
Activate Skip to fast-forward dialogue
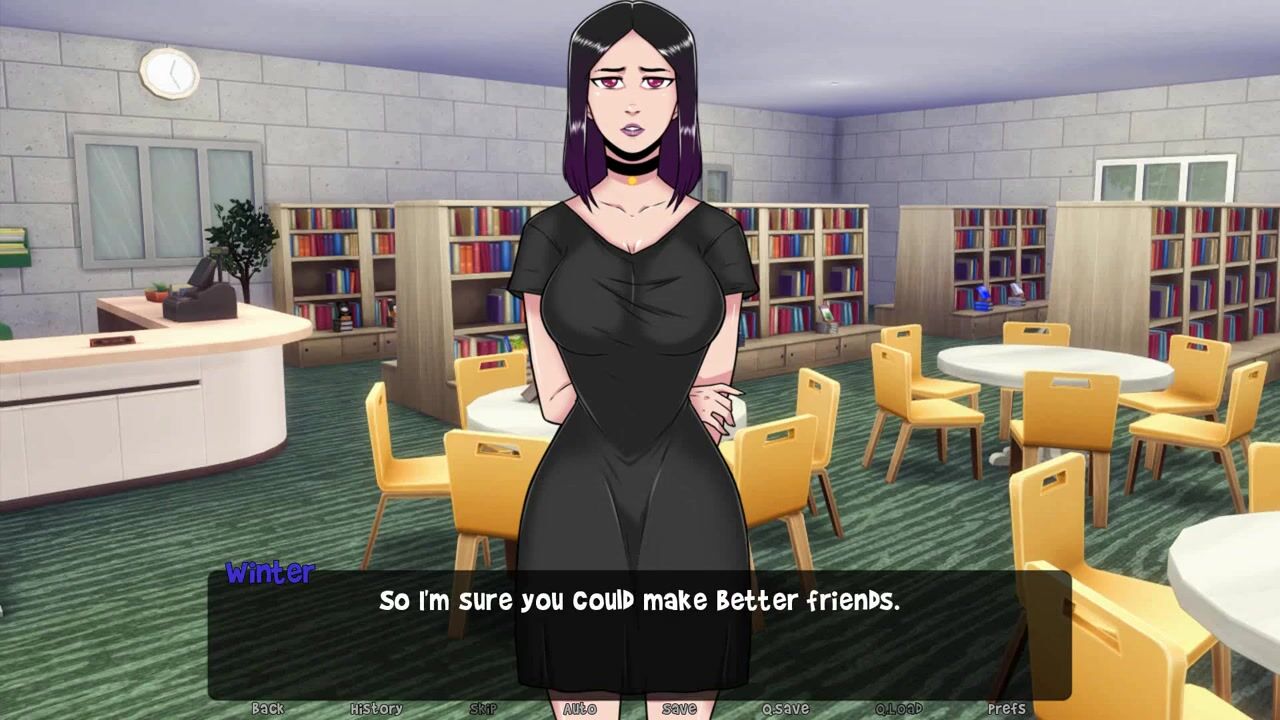click(483, 708)
